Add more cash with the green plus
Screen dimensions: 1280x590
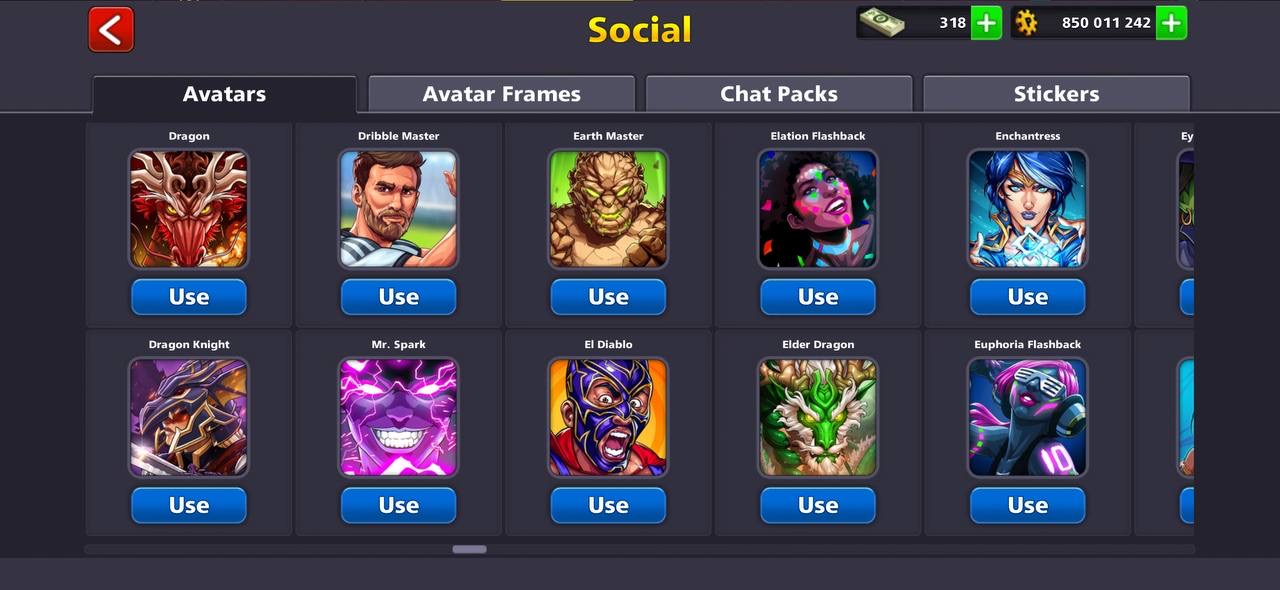tap(986, 22)
